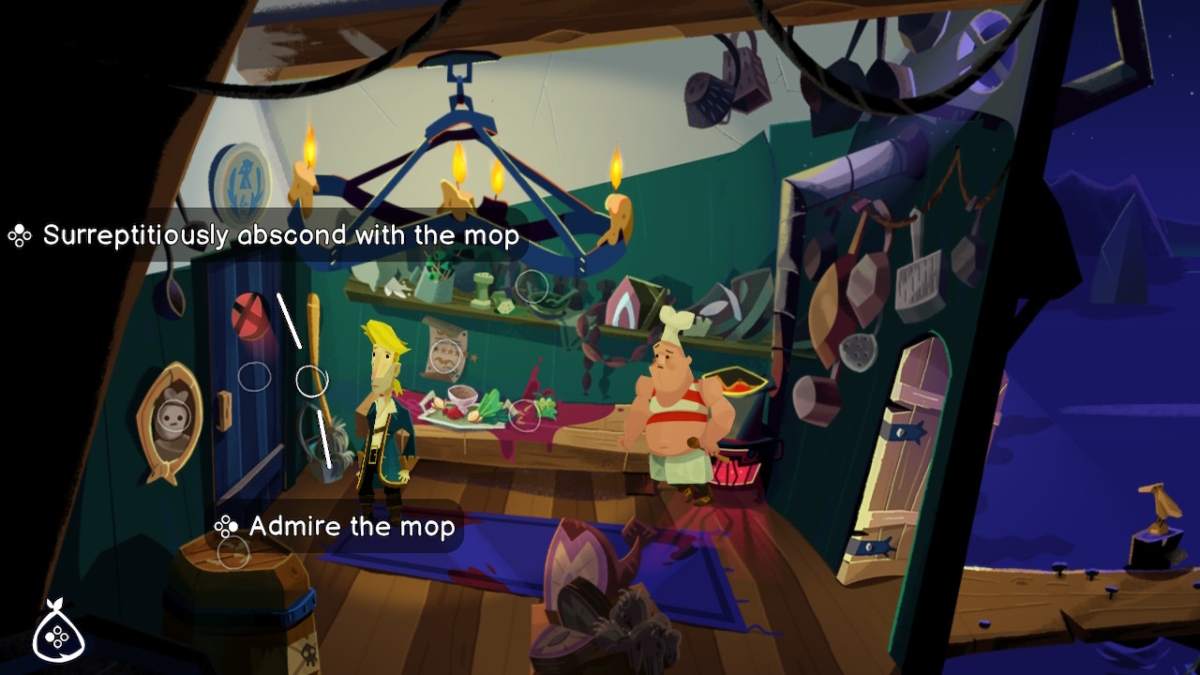Select the "Admire the mop" action
The height and width of the screenshot is (675, 1200).
pyautogui.click(x=351, y=526)
